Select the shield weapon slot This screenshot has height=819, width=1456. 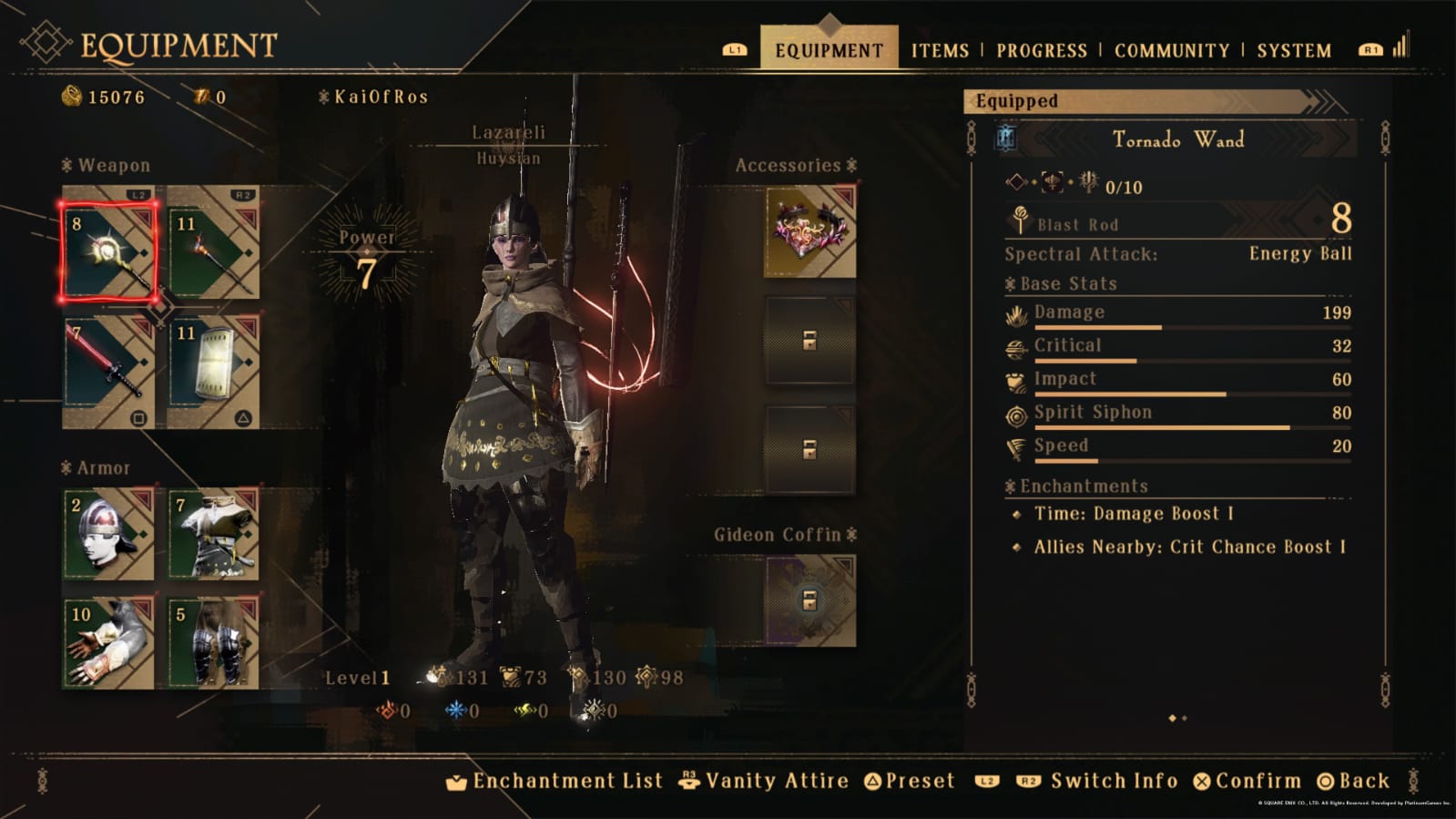pyautogui.click(x=213, y=372)
